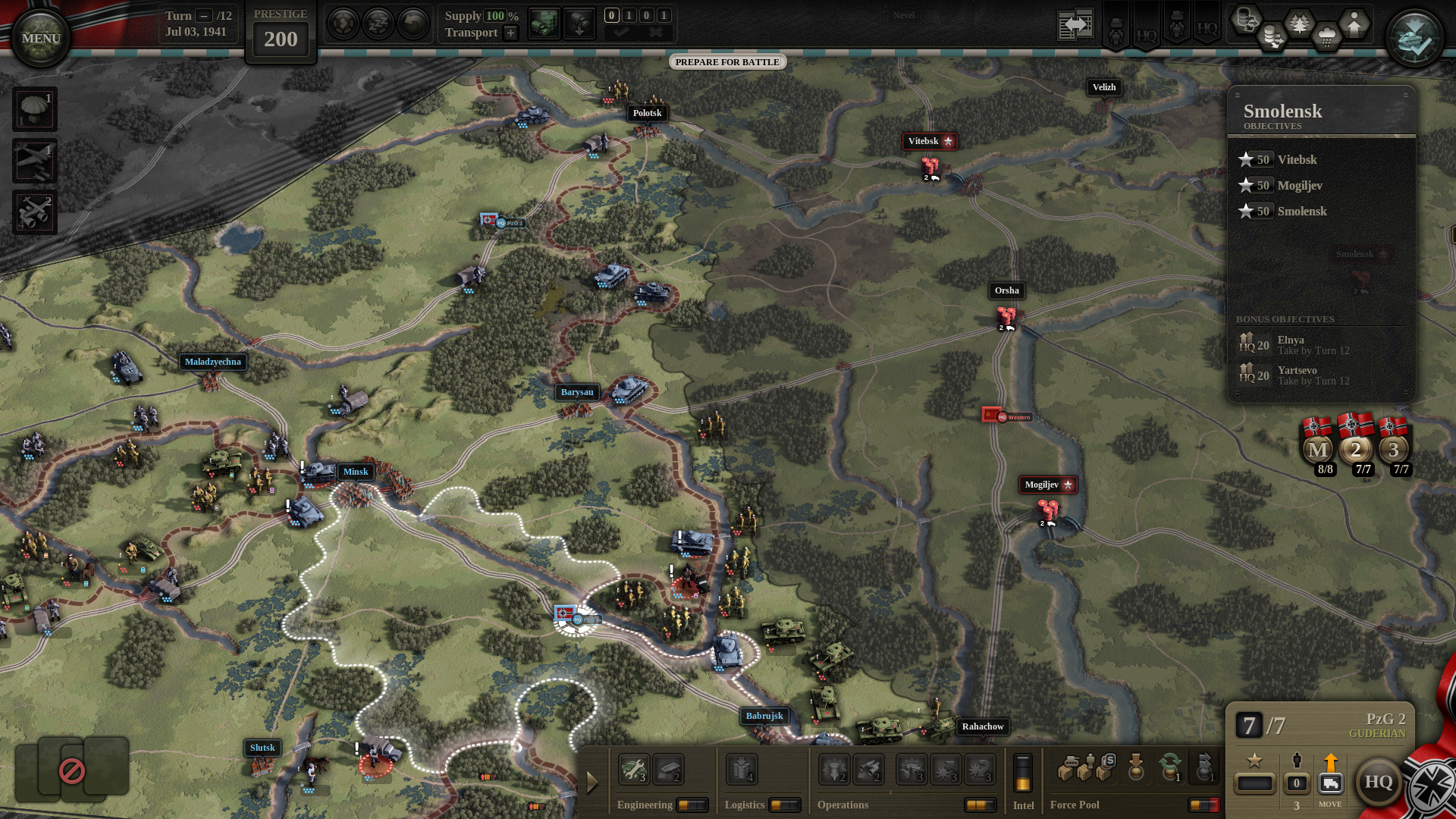1456x819 pixels.
Task: Toggle the supply trucks overlay icon
Action: point(544,24)
